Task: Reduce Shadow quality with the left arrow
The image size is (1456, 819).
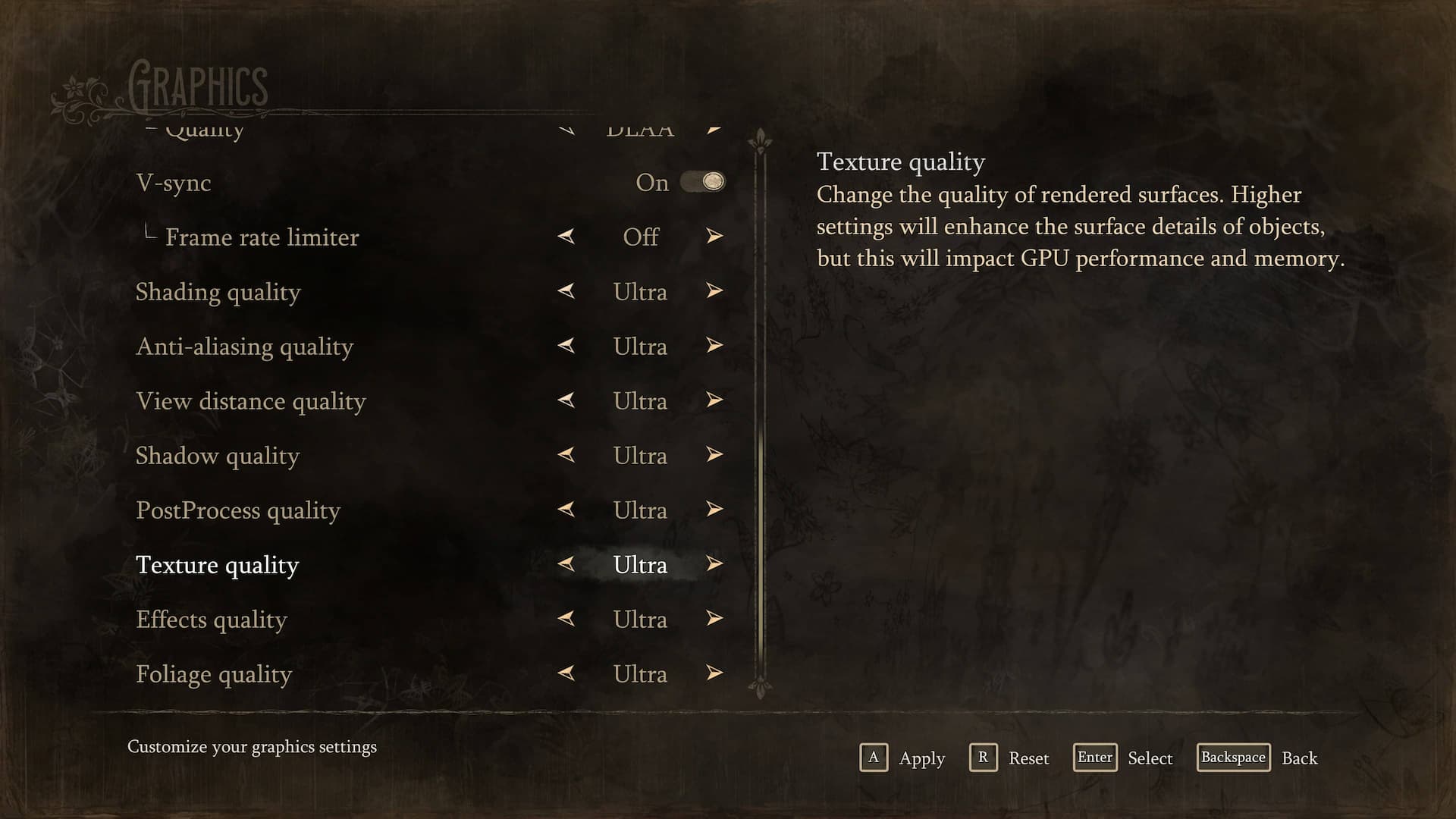Action: click(566, 455)
